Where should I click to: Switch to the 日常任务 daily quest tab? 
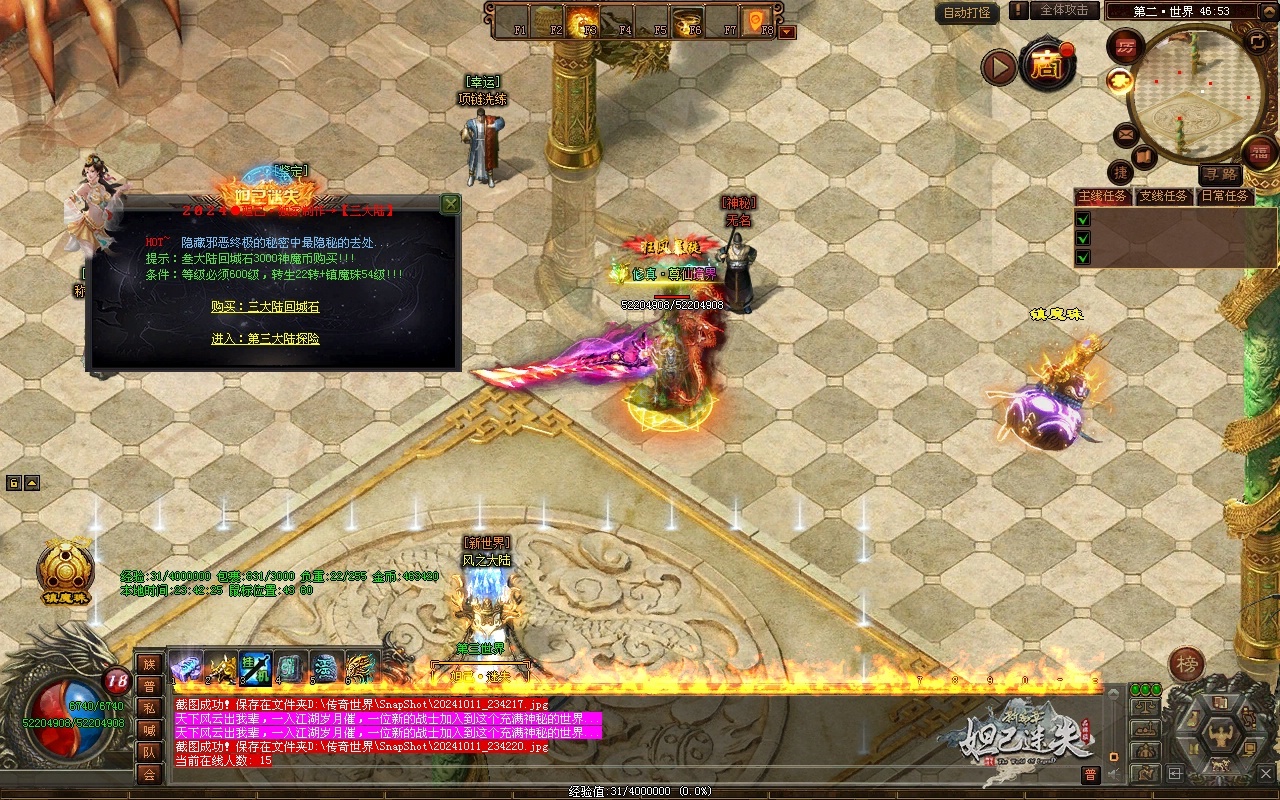(x=1224, y=196)
